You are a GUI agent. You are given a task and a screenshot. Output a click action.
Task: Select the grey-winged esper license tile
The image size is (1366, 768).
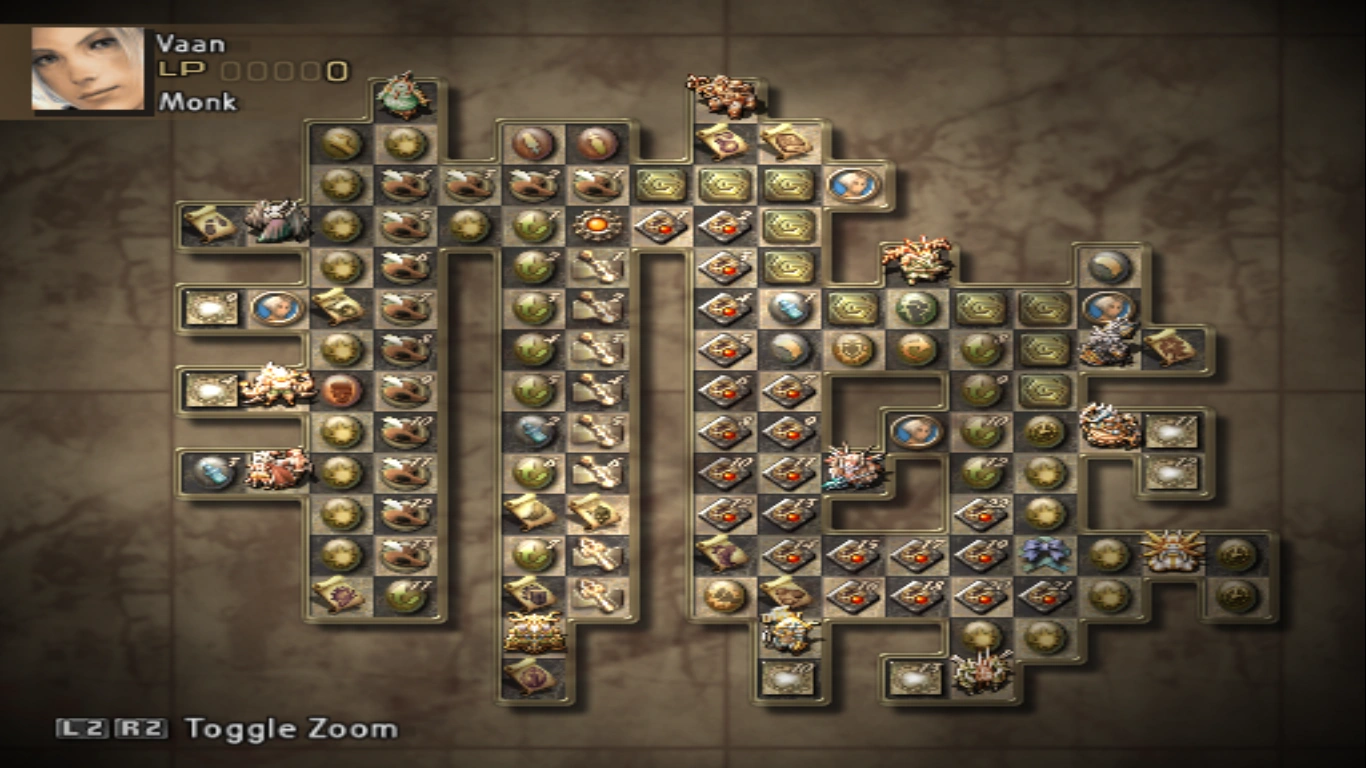tap(277, 222)
